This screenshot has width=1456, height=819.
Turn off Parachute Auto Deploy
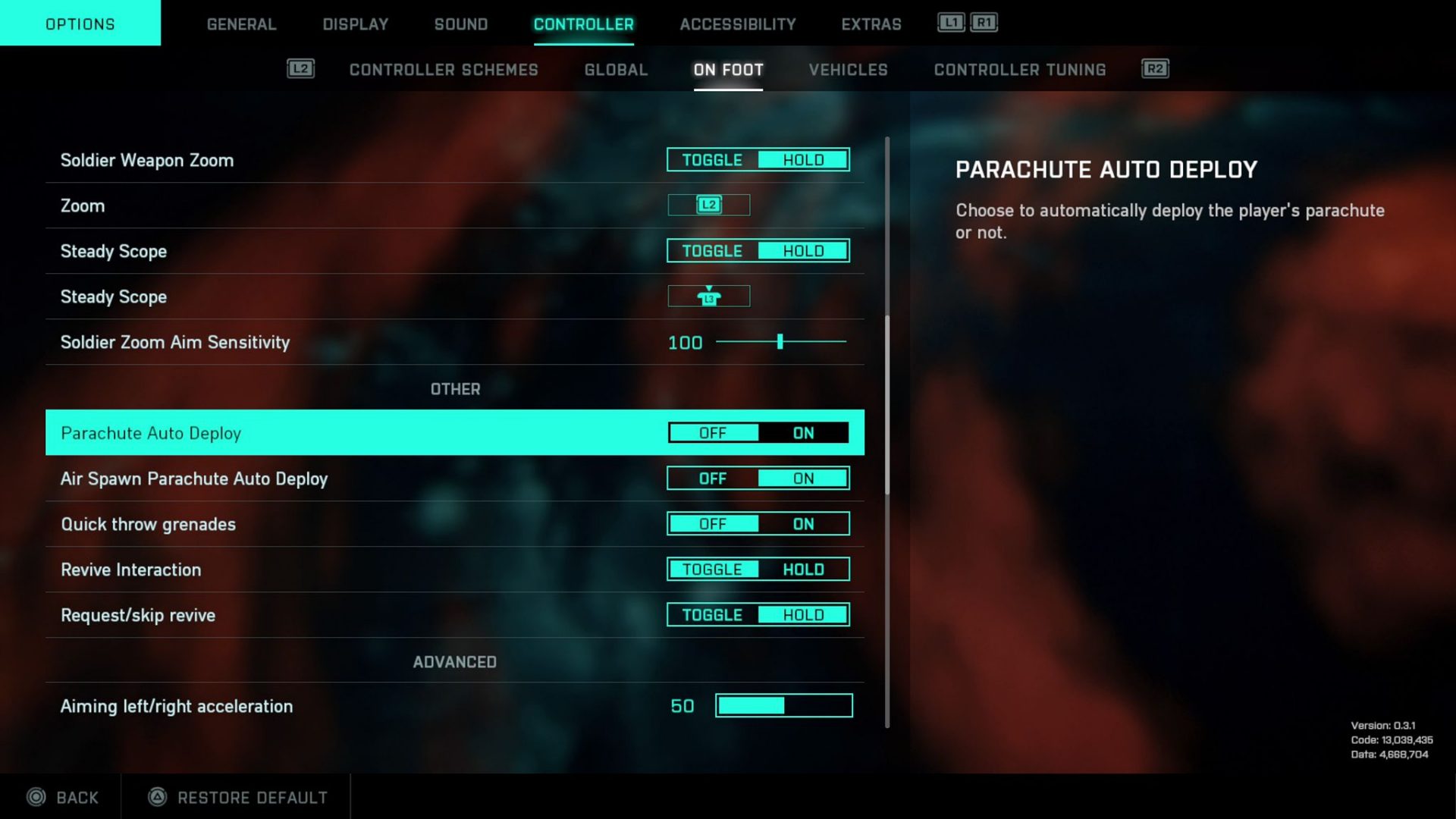click(x=714, y=432)
